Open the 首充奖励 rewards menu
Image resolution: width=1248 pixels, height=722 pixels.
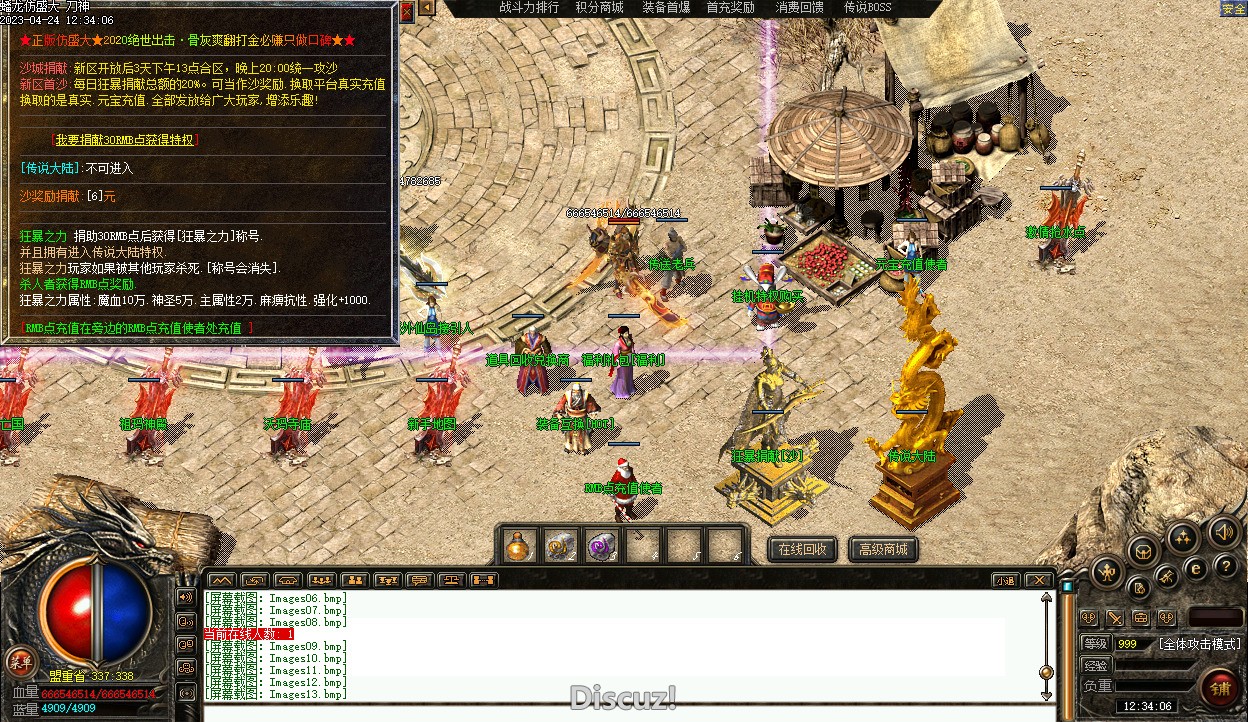(730, 8)
